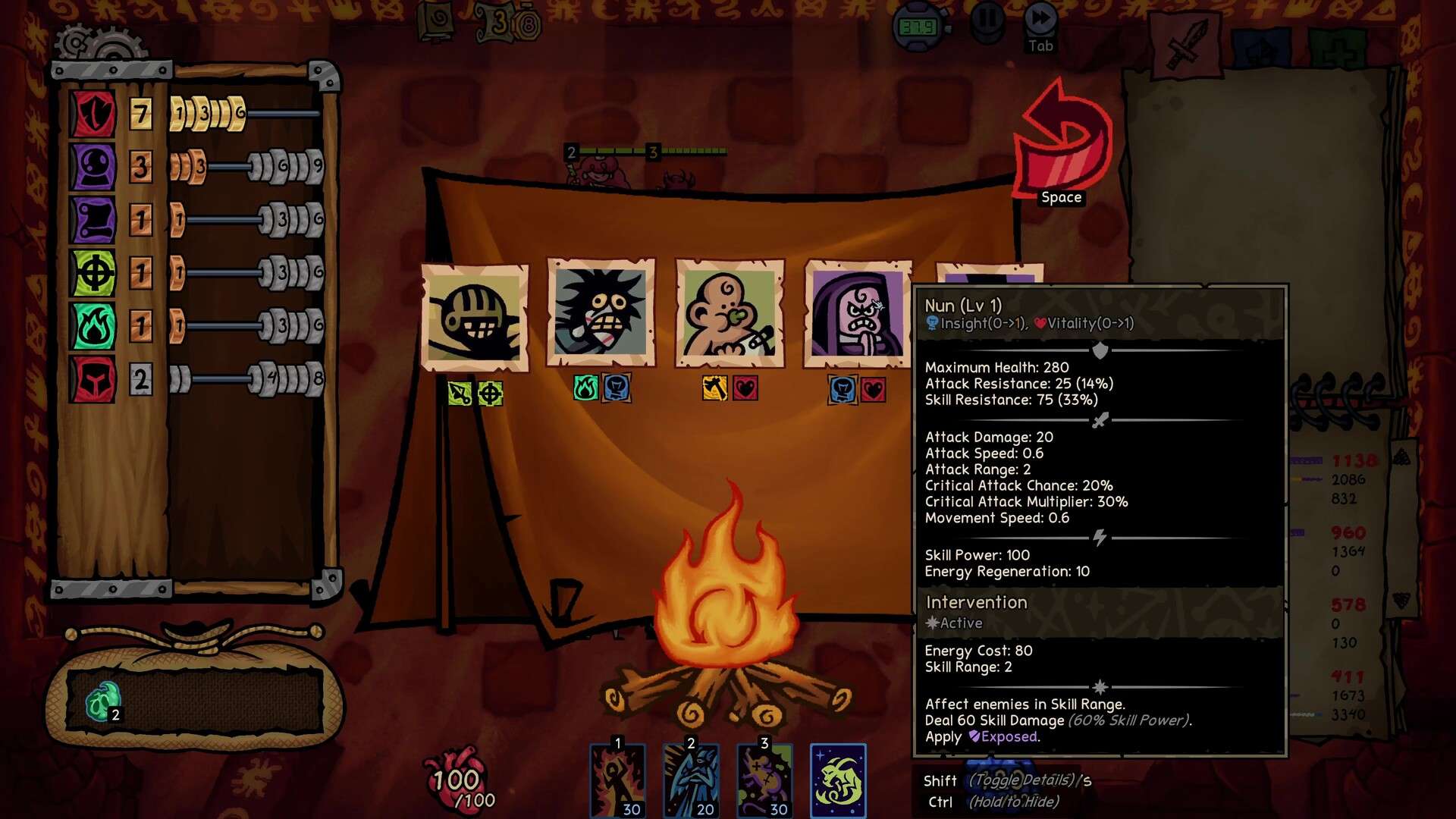1456x819 pixels.
Task: Play the blue angel statue card
Action: pos(692,780)
